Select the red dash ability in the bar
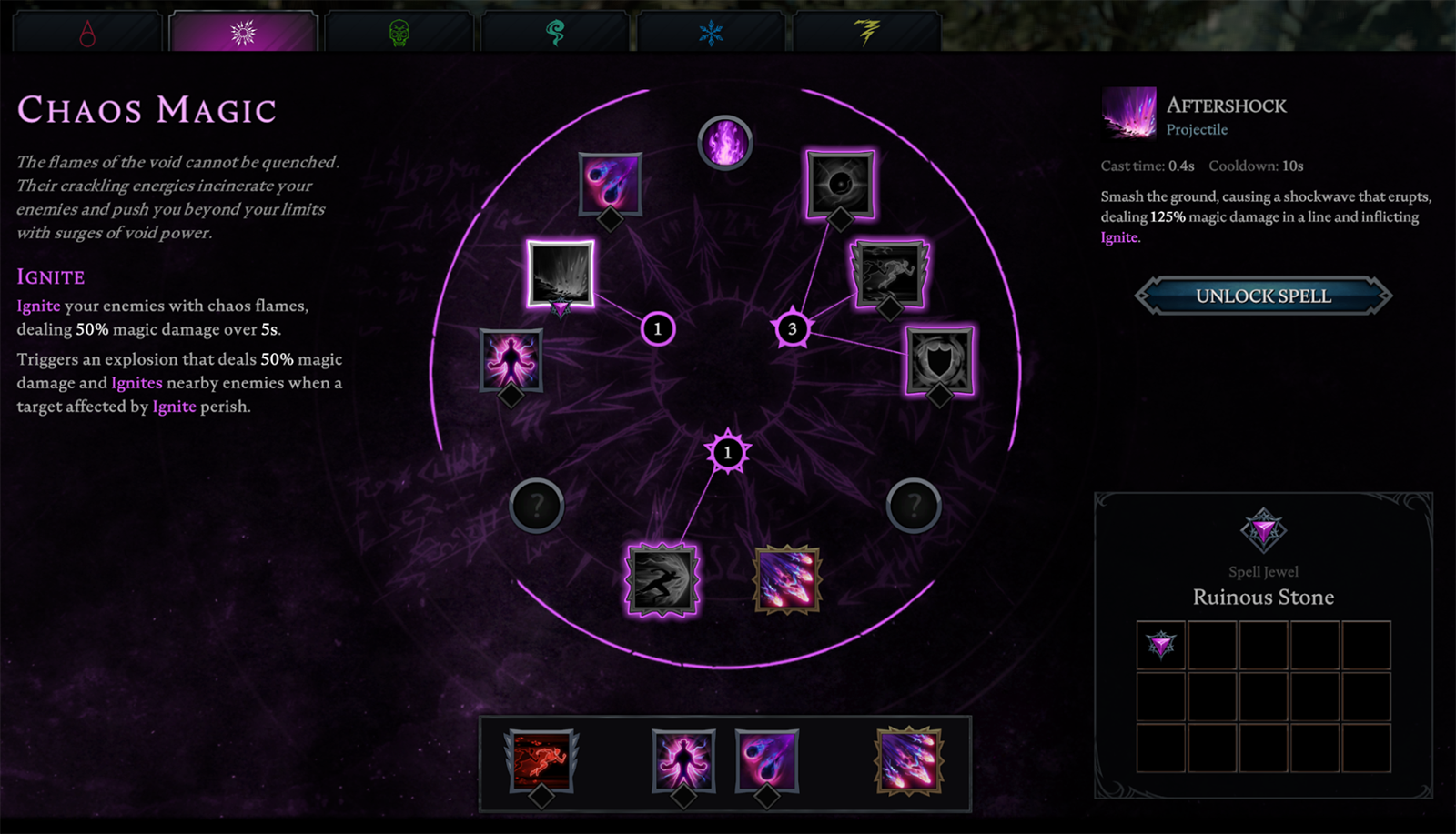Image resolution: width=1456 pixels, height=834 pixels. 541,760
